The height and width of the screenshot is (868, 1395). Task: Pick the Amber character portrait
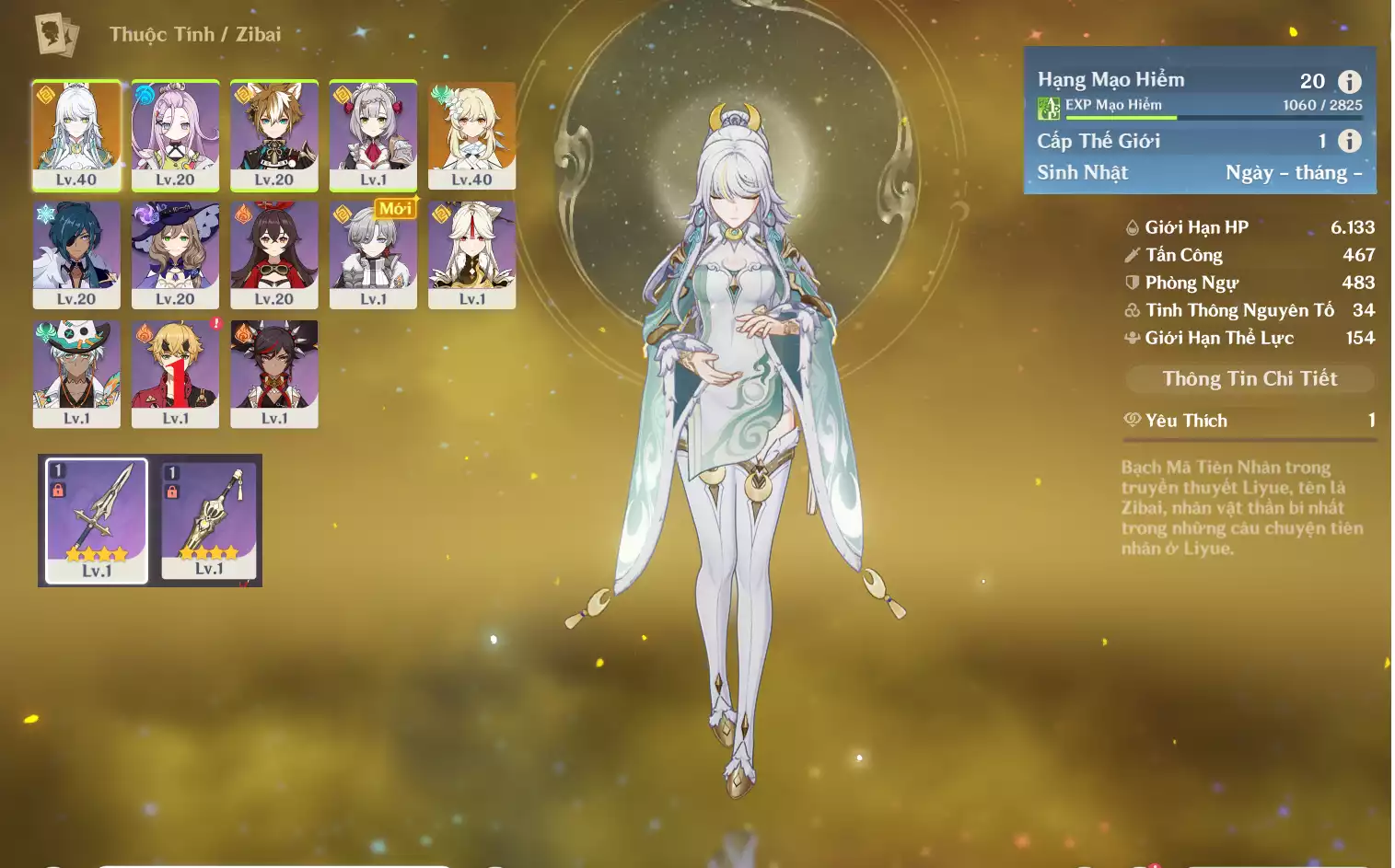[274, 254]
